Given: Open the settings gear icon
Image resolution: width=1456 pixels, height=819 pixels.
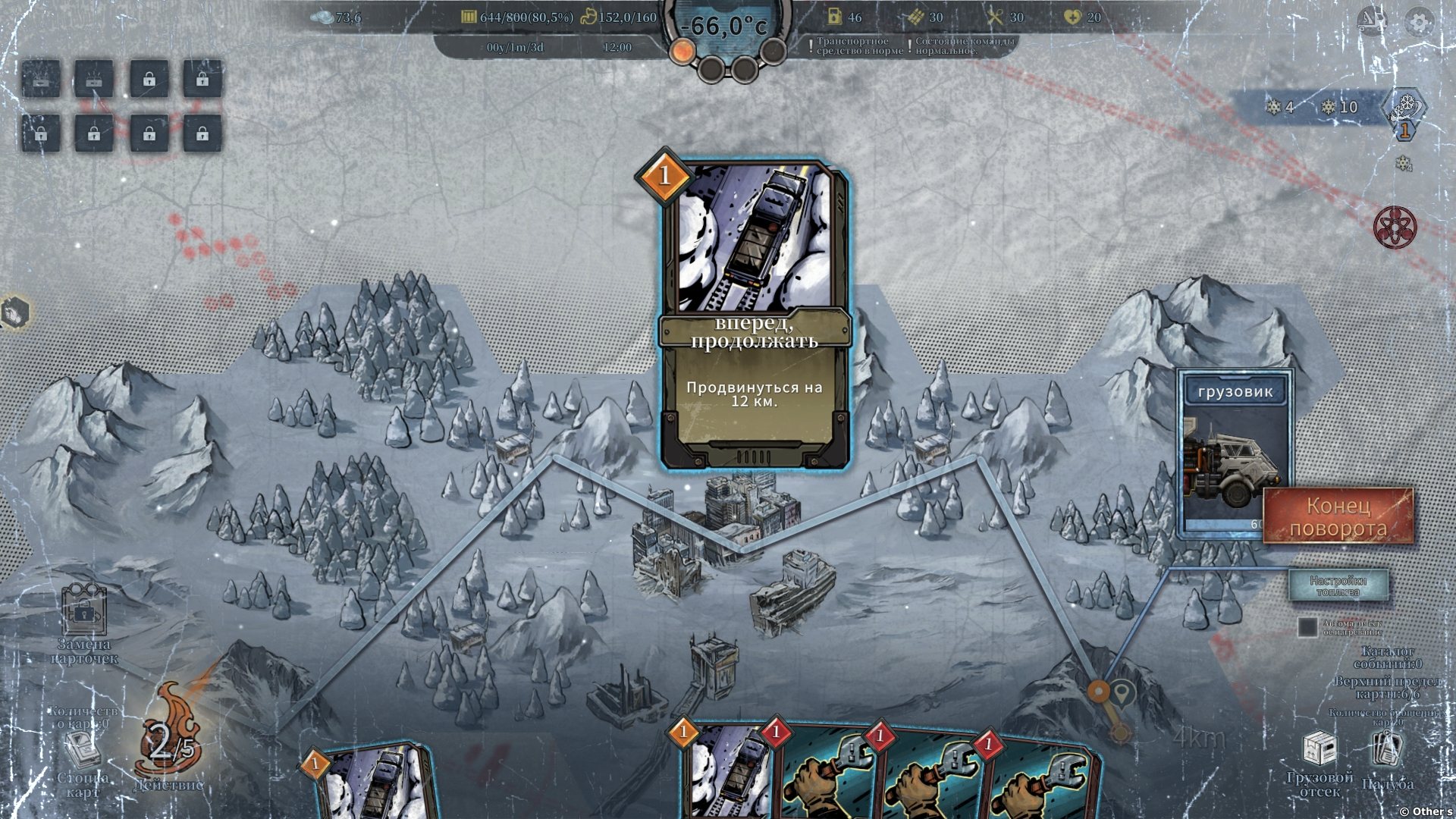Looking at the screenshot, I should click(1419, 22).
